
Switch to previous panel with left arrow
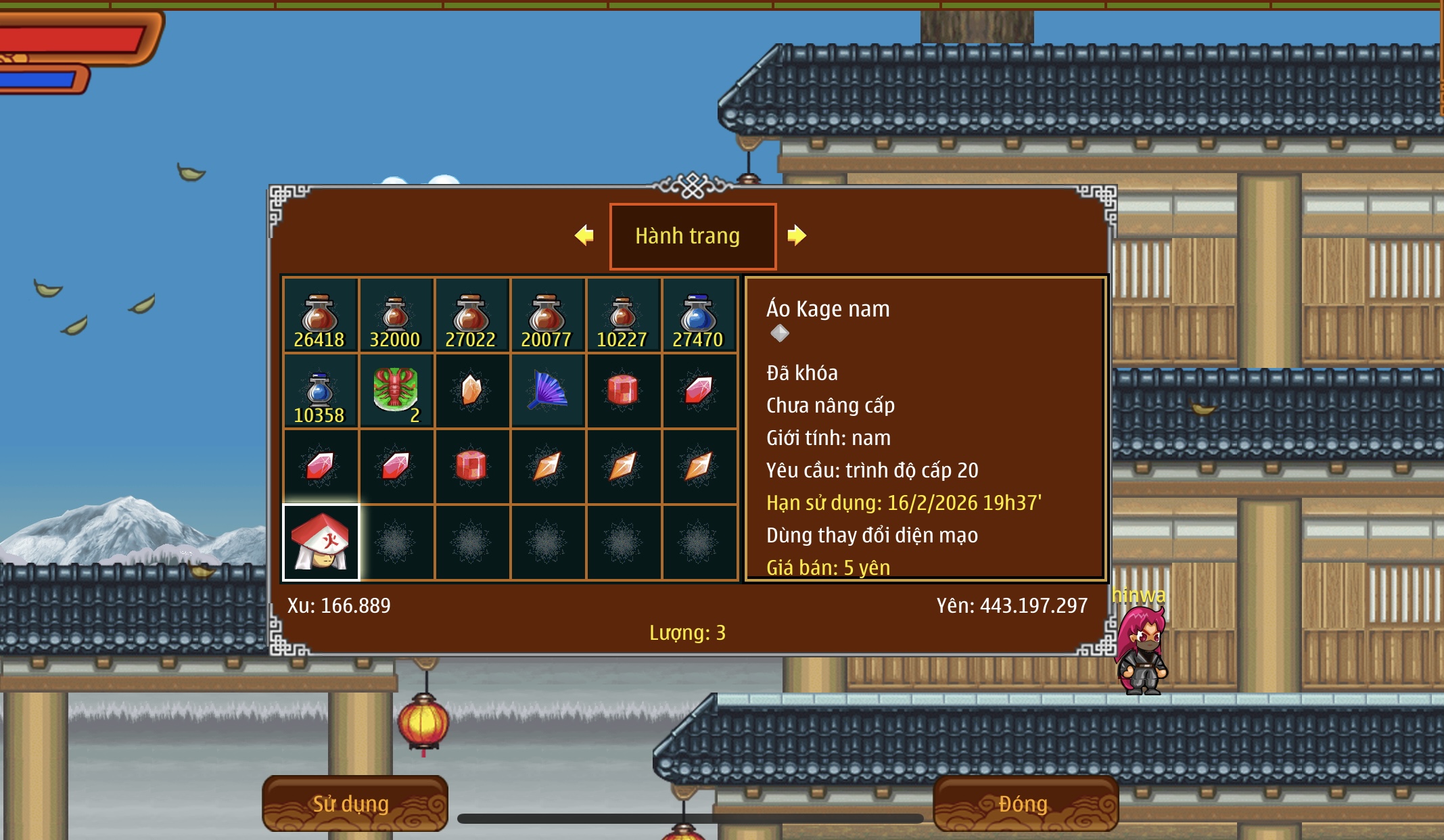click(x=584, y=235)
